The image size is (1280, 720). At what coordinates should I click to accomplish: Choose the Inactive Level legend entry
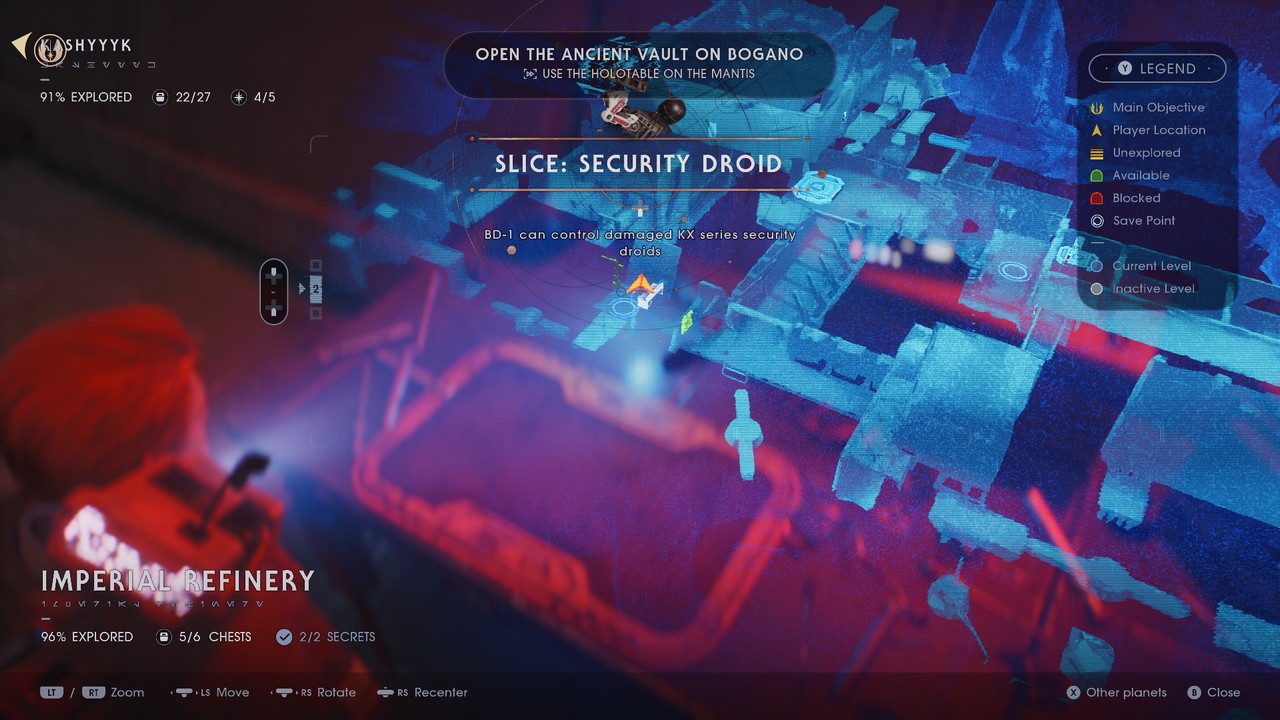1153,289
